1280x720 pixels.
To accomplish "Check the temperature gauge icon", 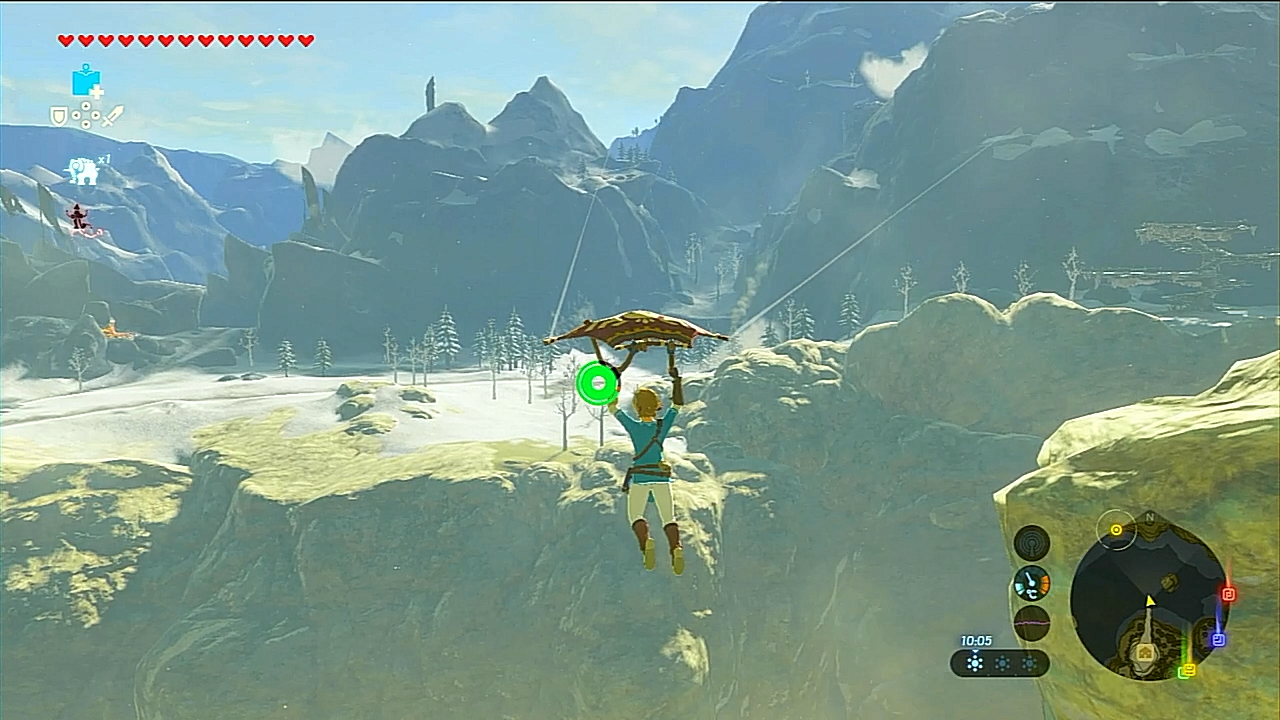I will tap(1031, 583).
